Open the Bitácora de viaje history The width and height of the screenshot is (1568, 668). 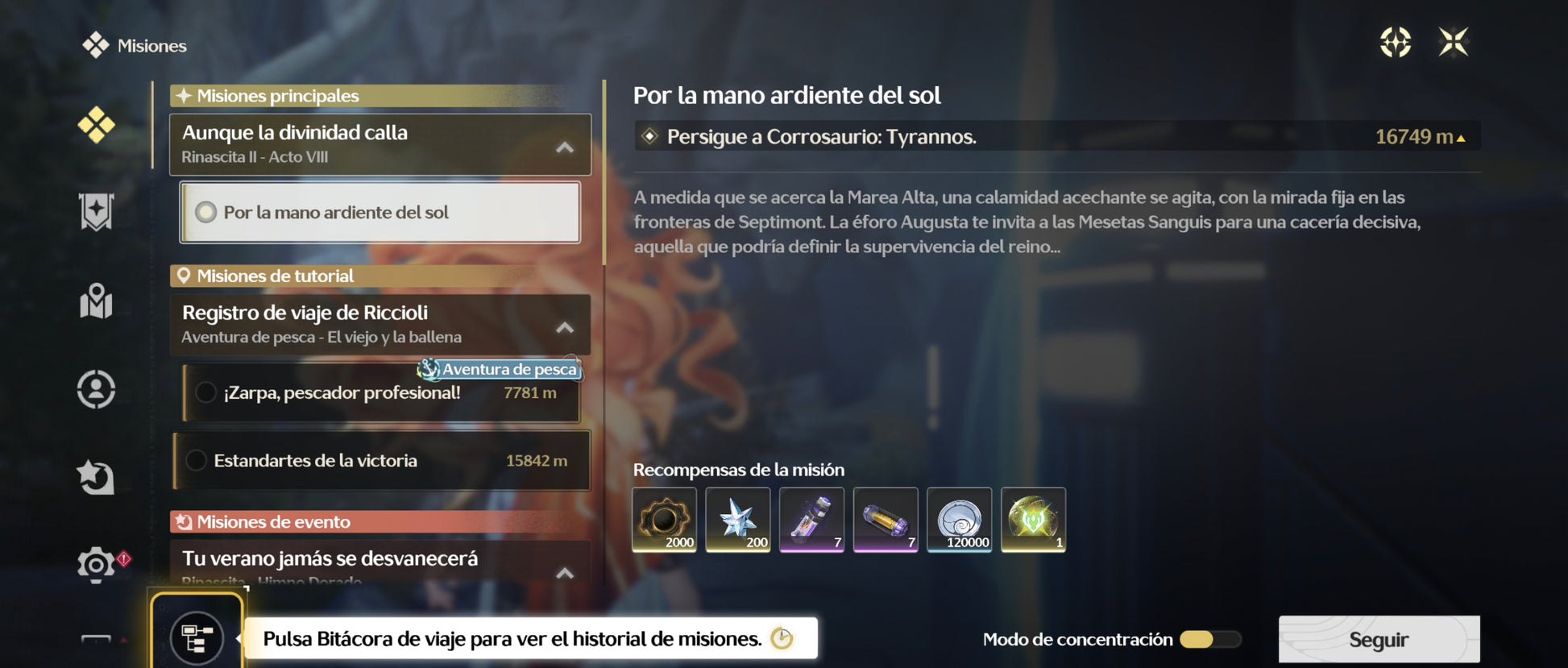197,638
